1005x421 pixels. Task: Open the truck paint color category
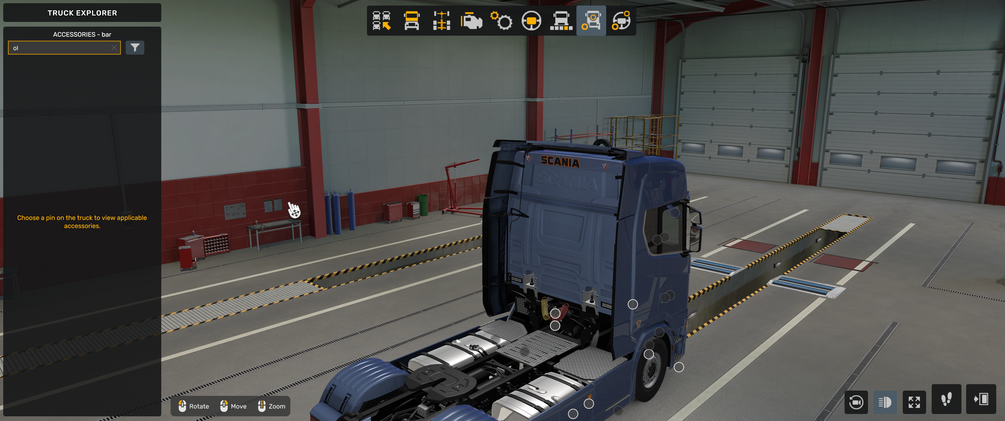561,21
